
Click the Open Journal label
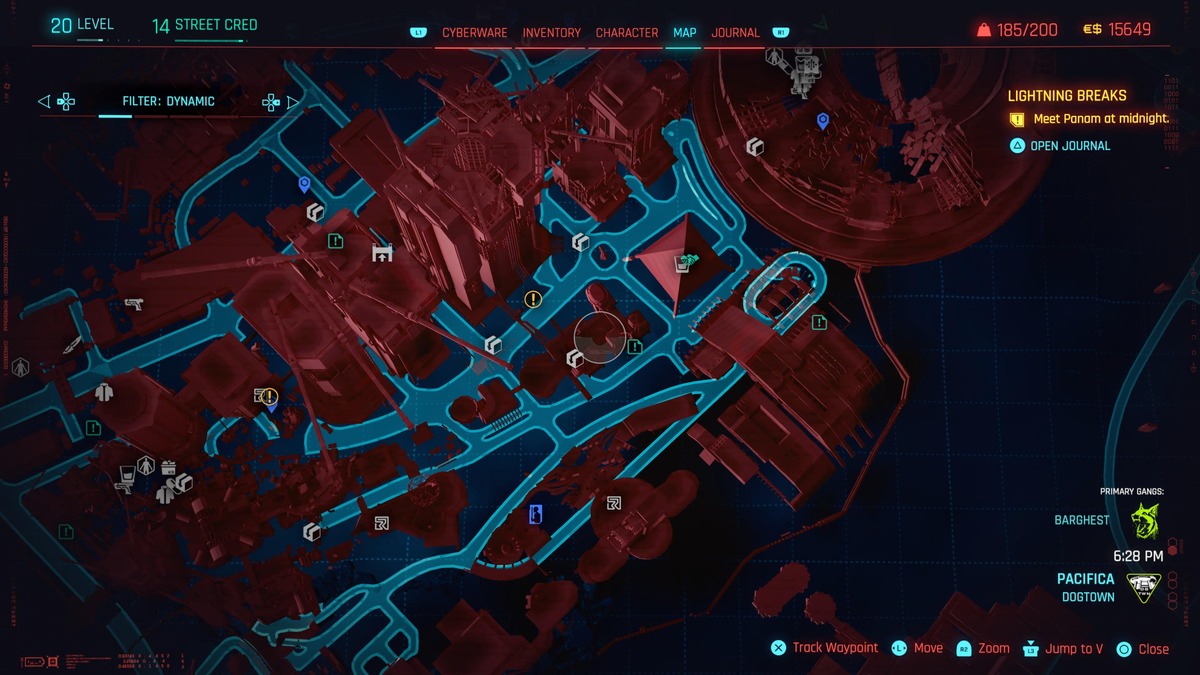pos(1070,146)
